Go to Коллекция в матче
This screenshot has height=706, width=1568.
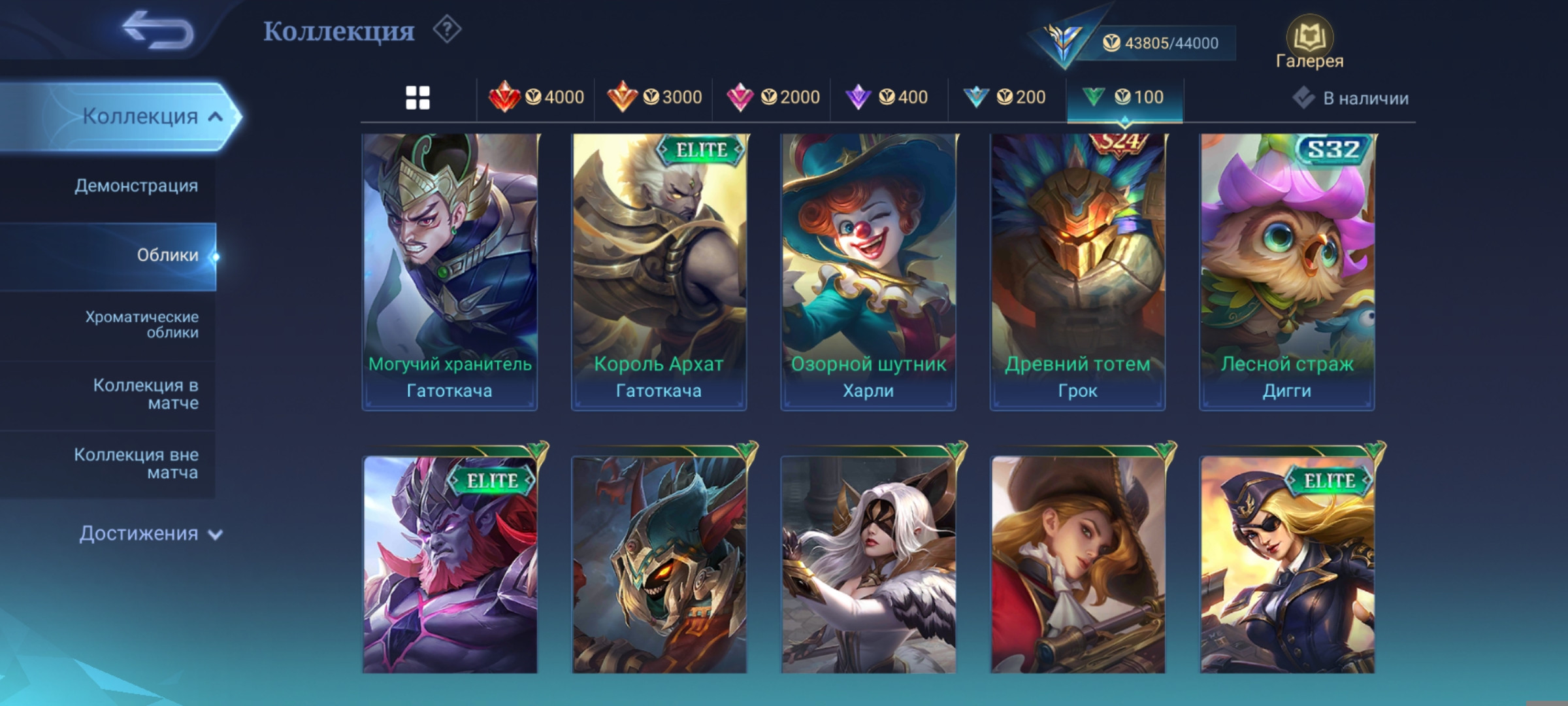[145, 394]
